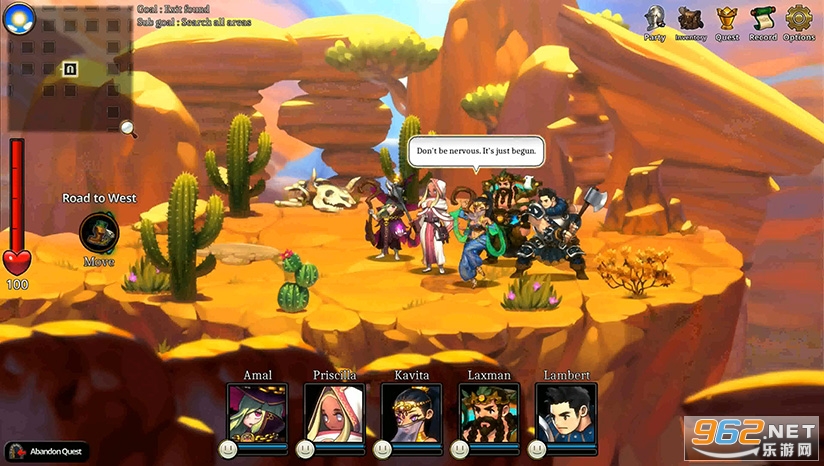Viewport: 824px width, 466px height.
Task: Open the dungeon minimap grid
Action: 70,70
